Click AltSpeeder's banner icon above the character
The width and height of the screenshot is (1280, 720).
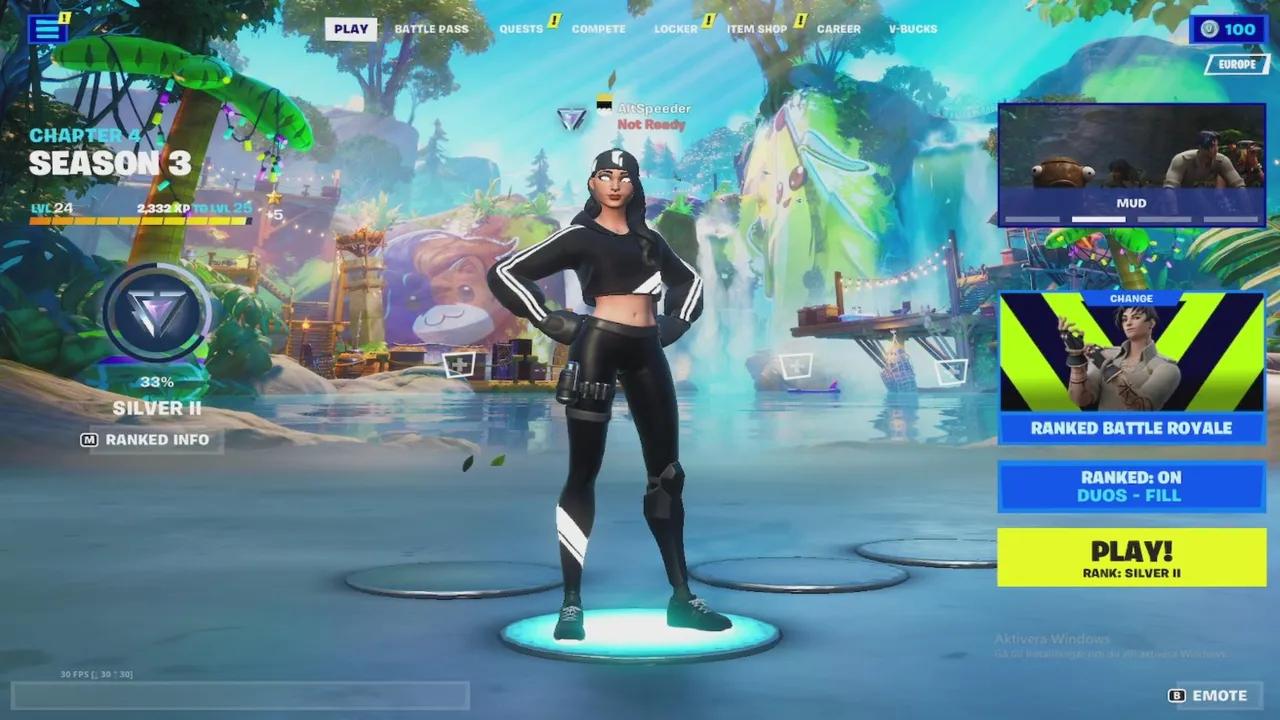point(604,103)
